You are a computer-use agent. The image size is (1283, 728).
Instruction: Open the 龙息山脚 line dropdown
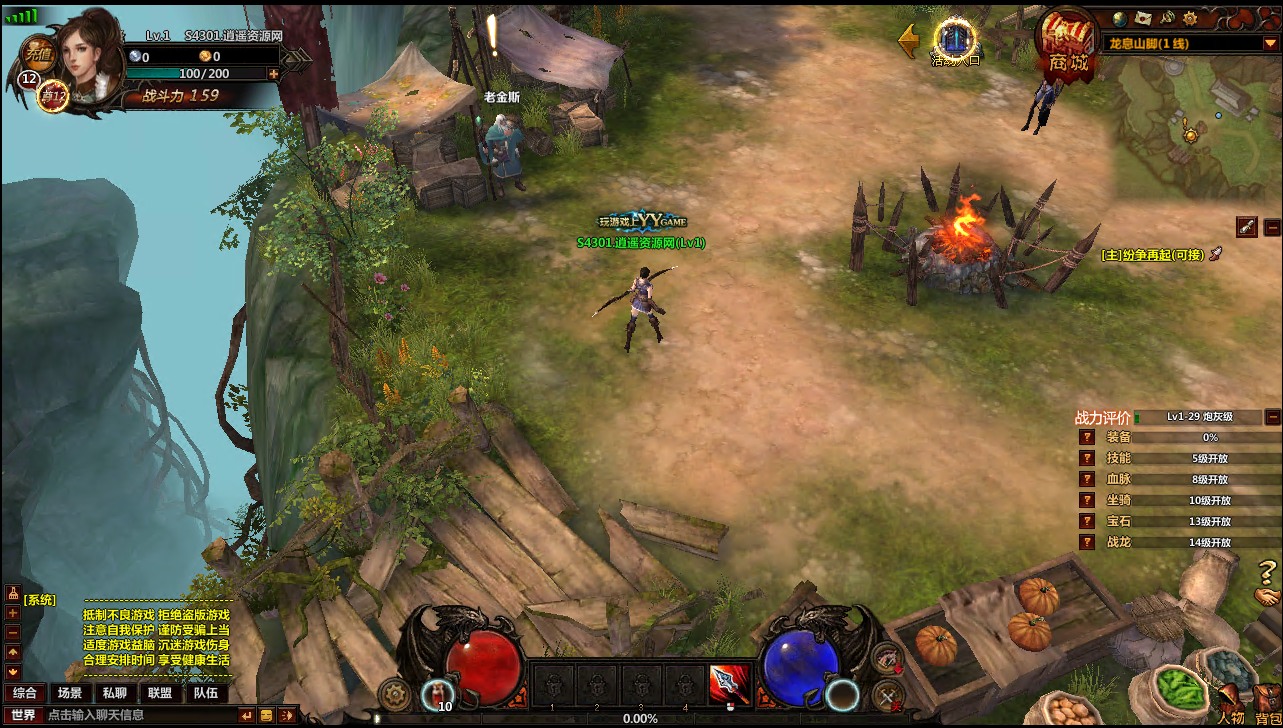click(x=1270, y=43)
